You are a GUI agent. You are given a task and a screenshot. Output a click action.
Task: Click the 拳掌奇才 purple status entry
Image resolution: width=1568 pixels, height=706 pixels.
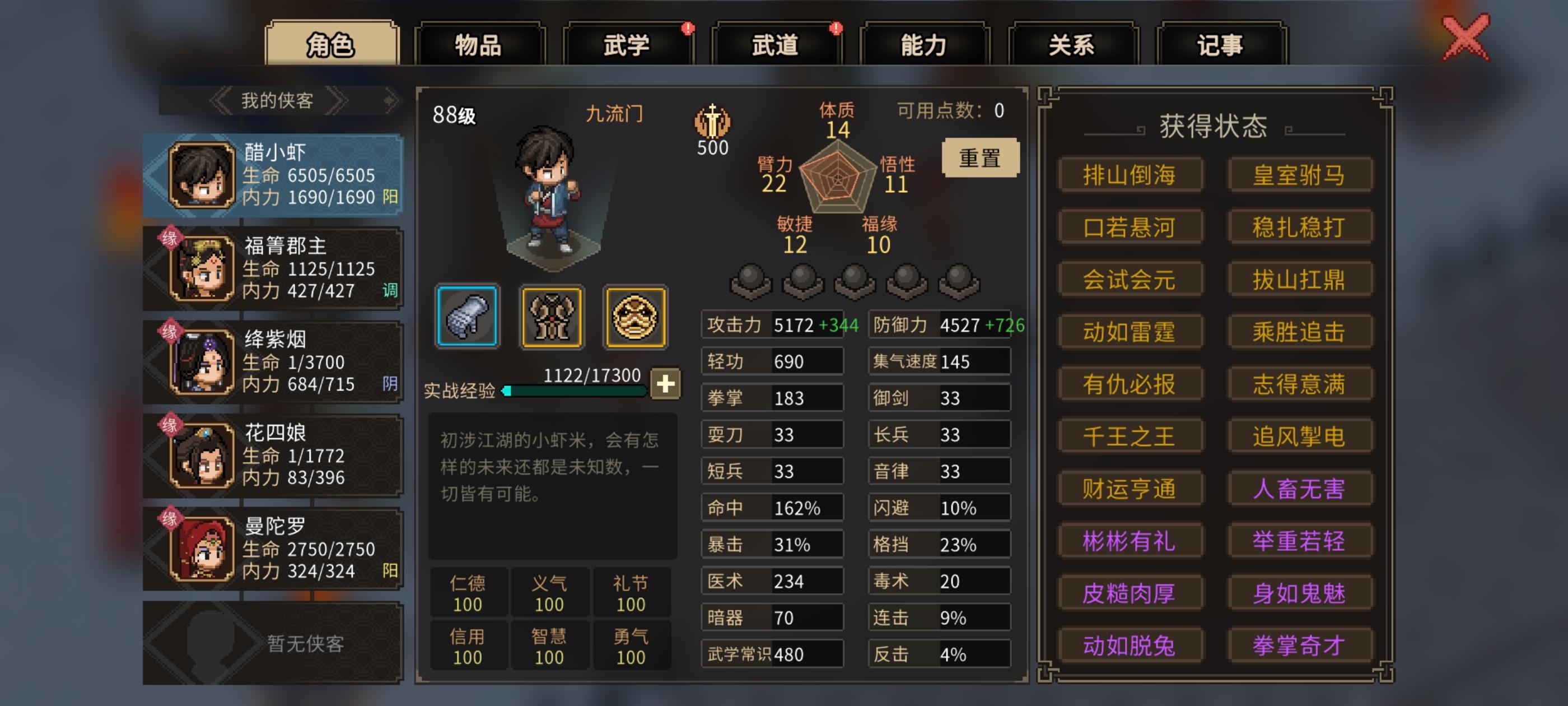click(x=1300, y=644)
